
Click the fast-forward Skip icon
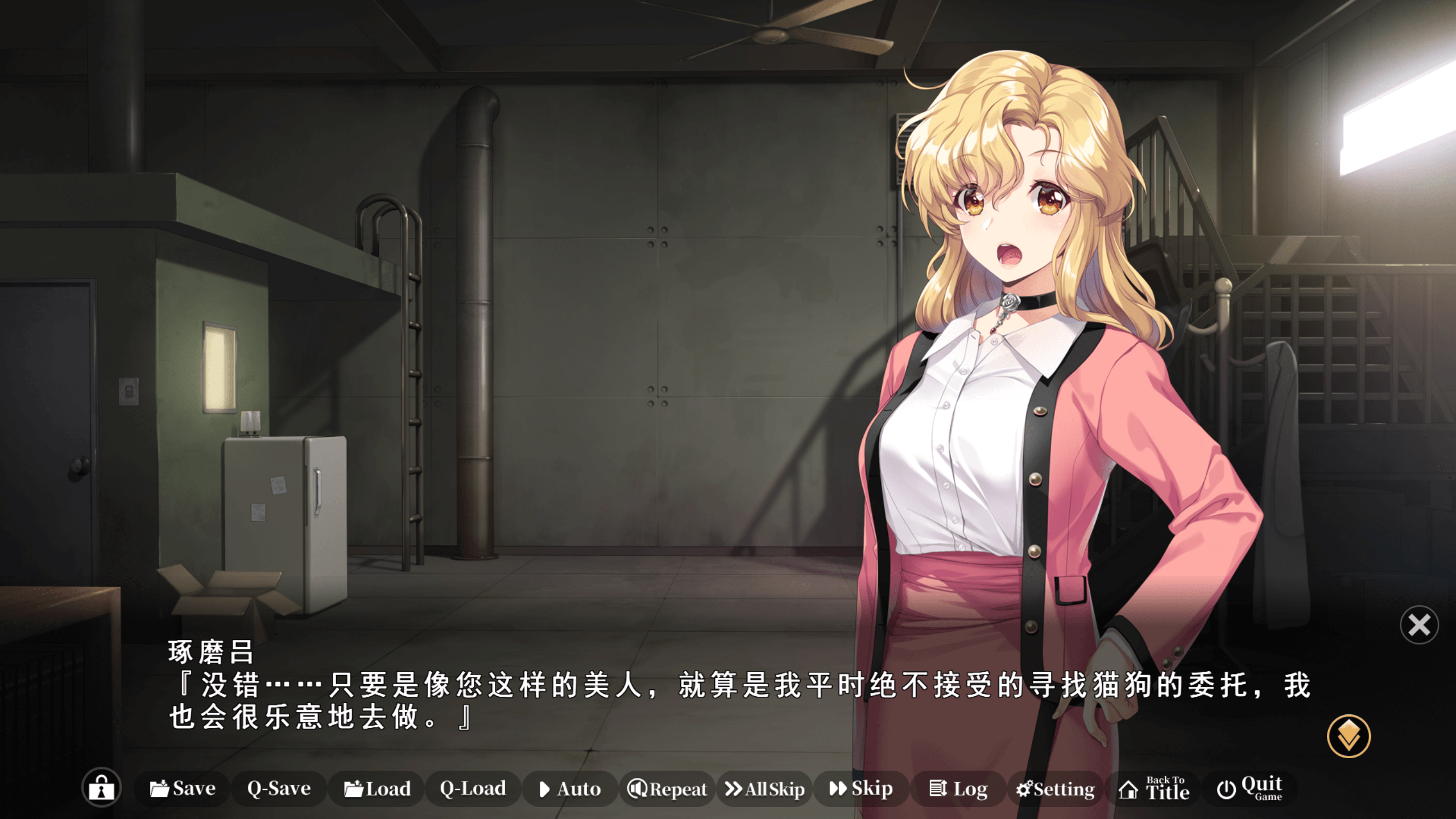coord(838,789)
